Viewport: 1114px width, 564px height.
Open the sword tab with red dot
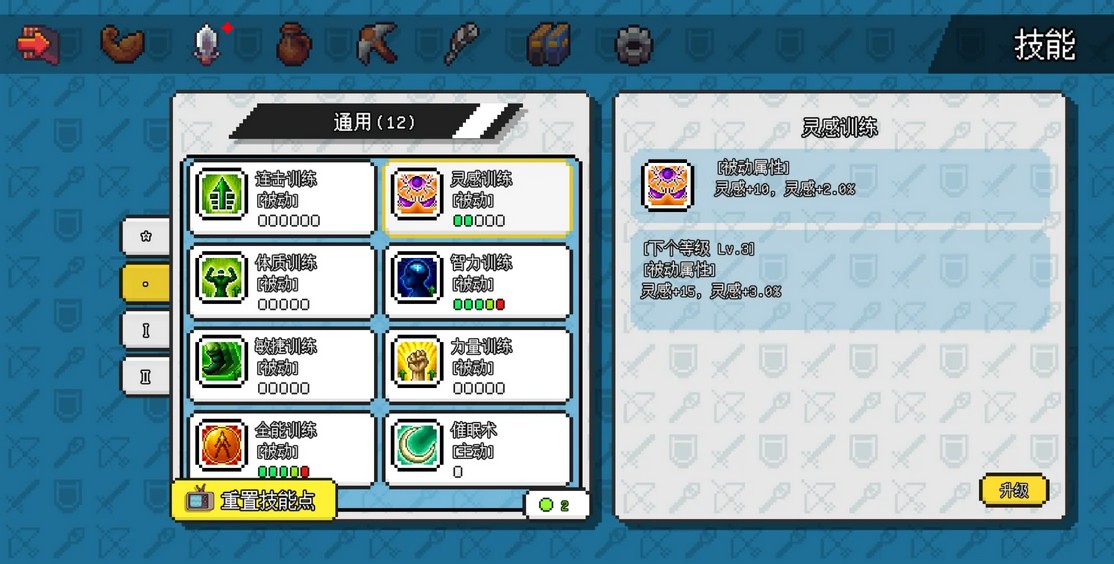207,43
